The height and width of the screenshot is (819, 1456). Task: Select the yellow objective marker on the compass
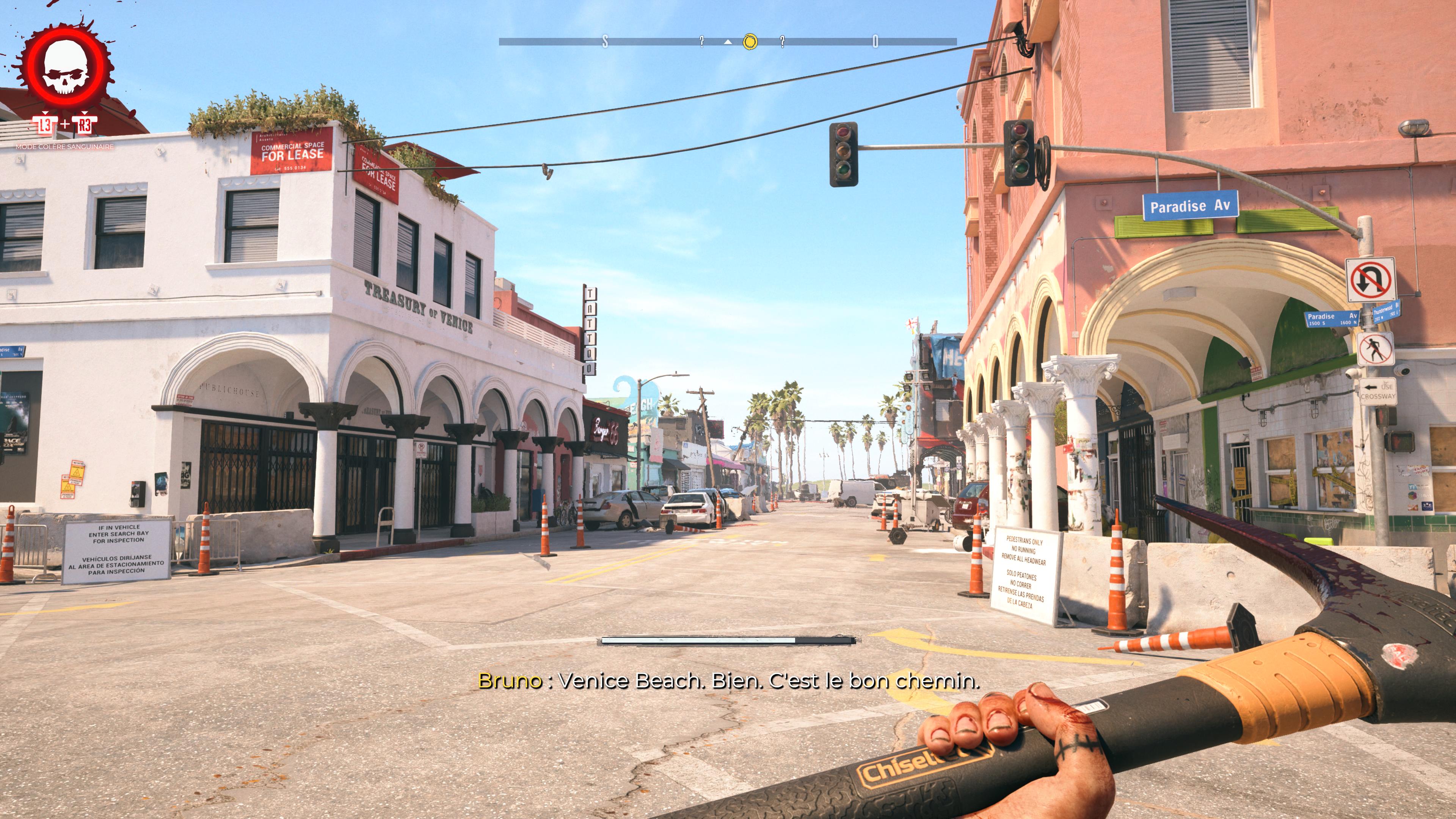[750, 41]
